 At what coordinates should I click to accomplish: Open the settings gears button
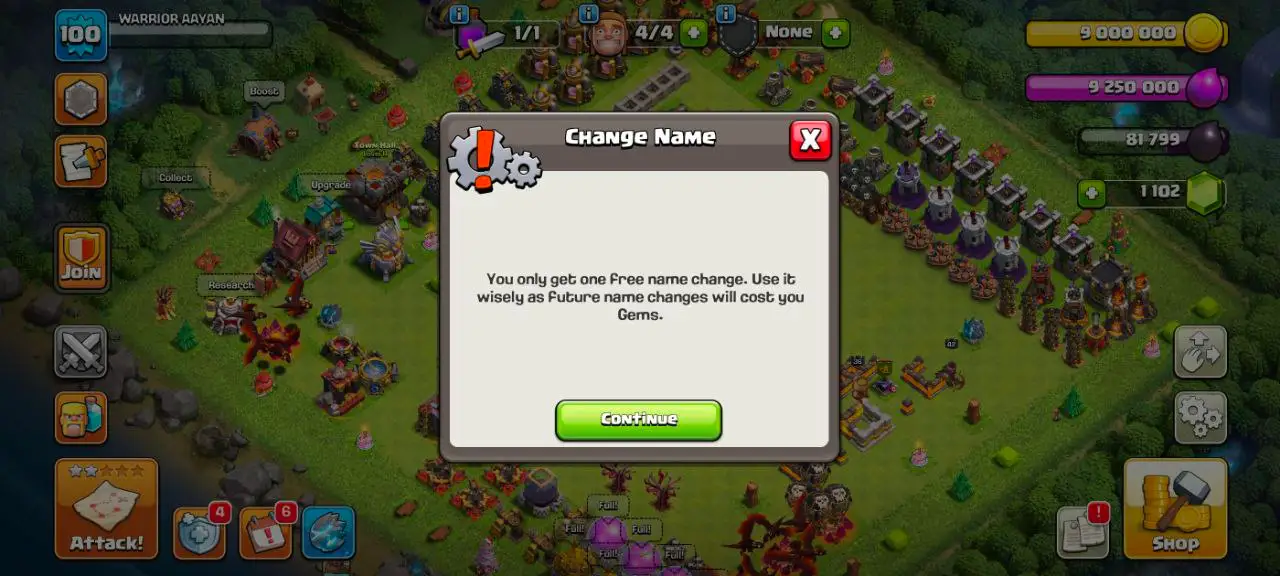tap(1200, 417)
